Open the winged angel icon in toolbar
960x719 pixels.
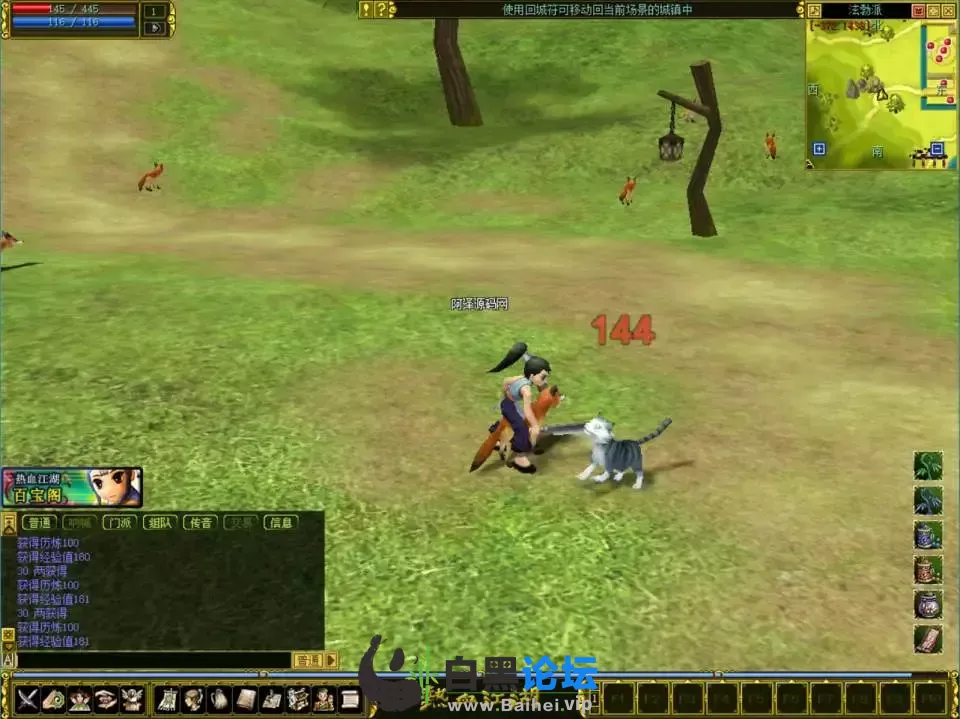(132, 698)
